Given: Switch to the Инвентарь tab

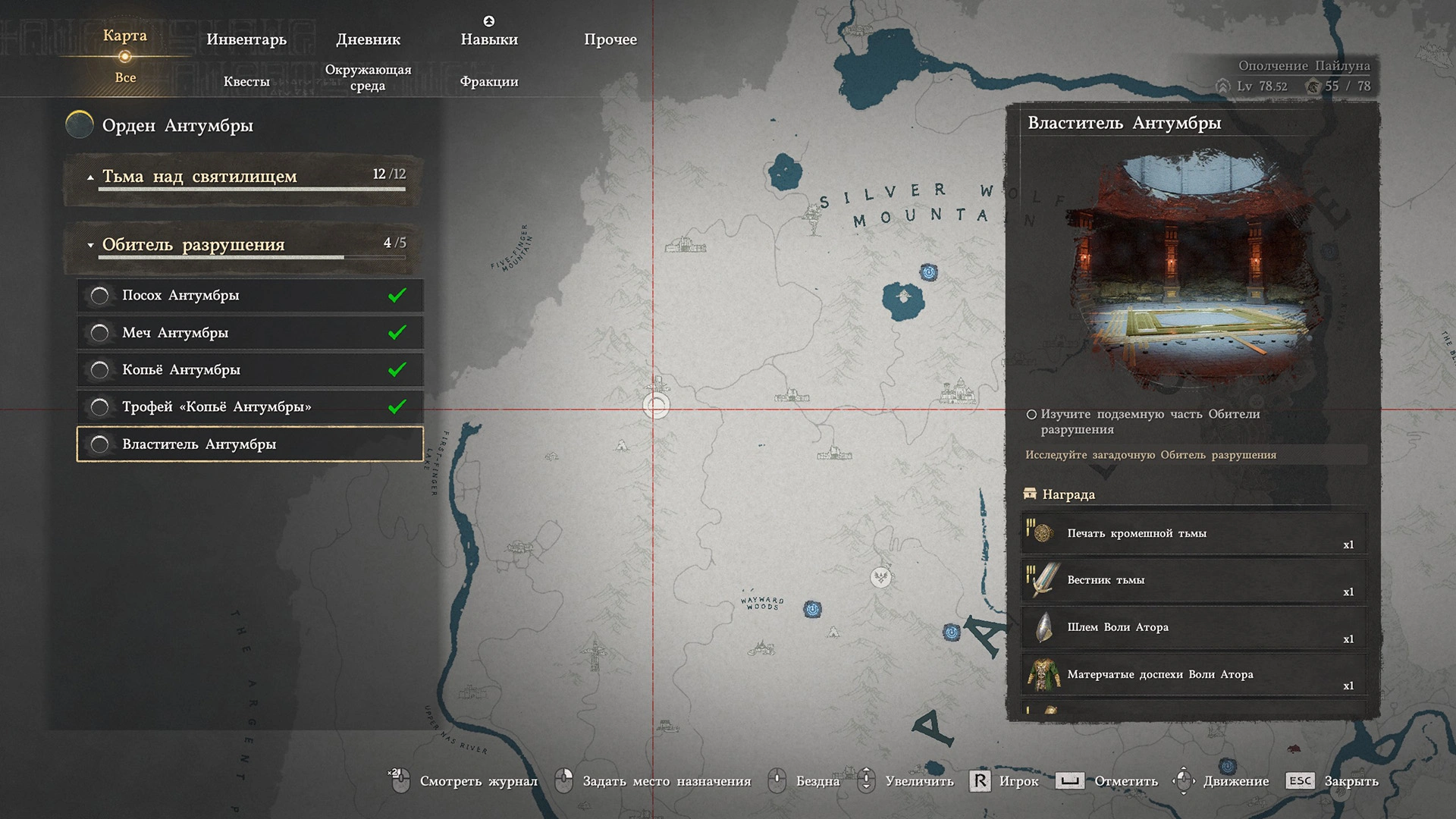Looking at the screenshot, I should [x=246, y=39].
